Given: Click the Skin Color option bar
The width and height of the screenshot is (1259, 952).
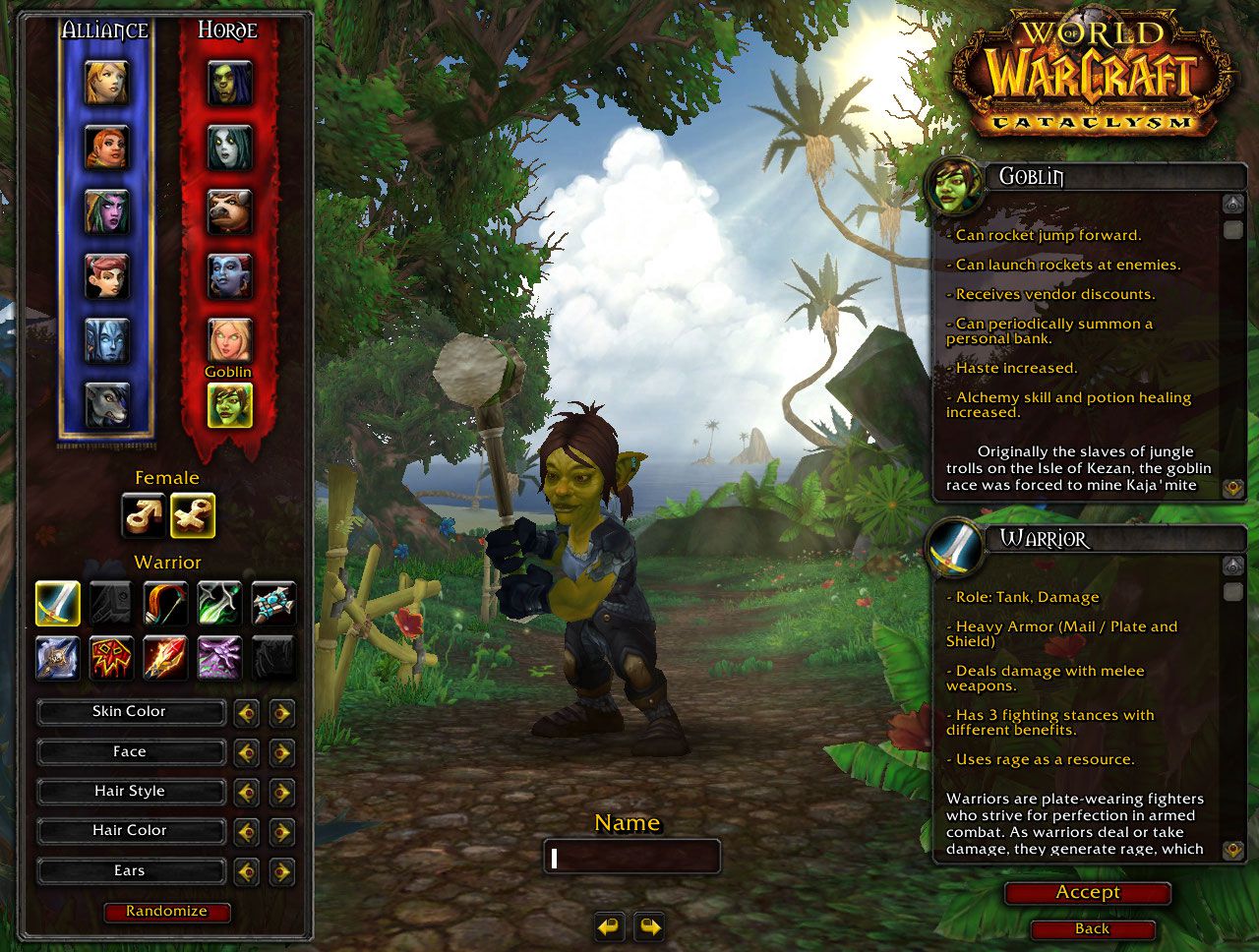Looking at the screenshot, I should click(130, 712).
